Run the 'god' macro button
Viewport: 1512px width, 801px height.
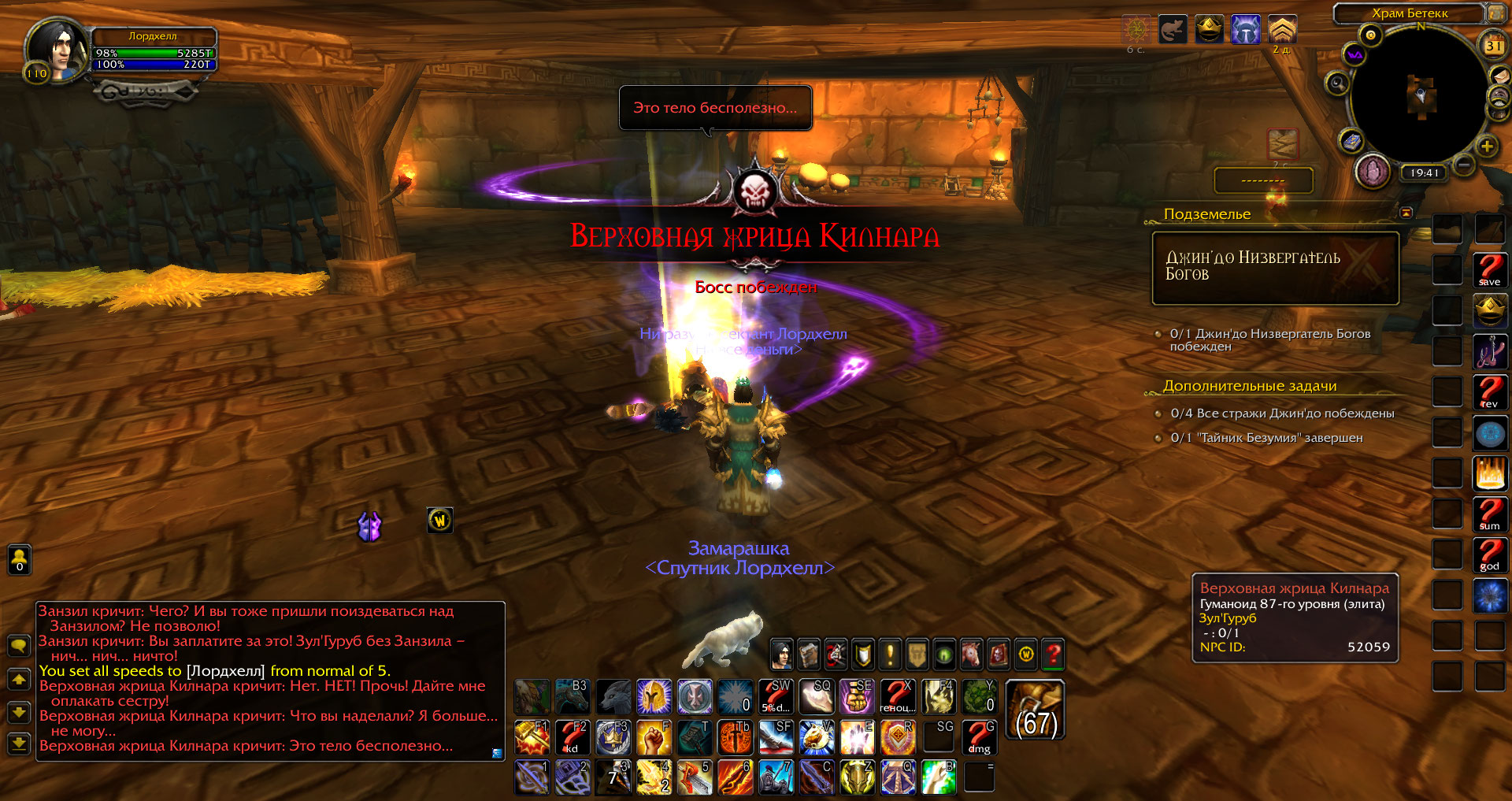click(1489, 554)
